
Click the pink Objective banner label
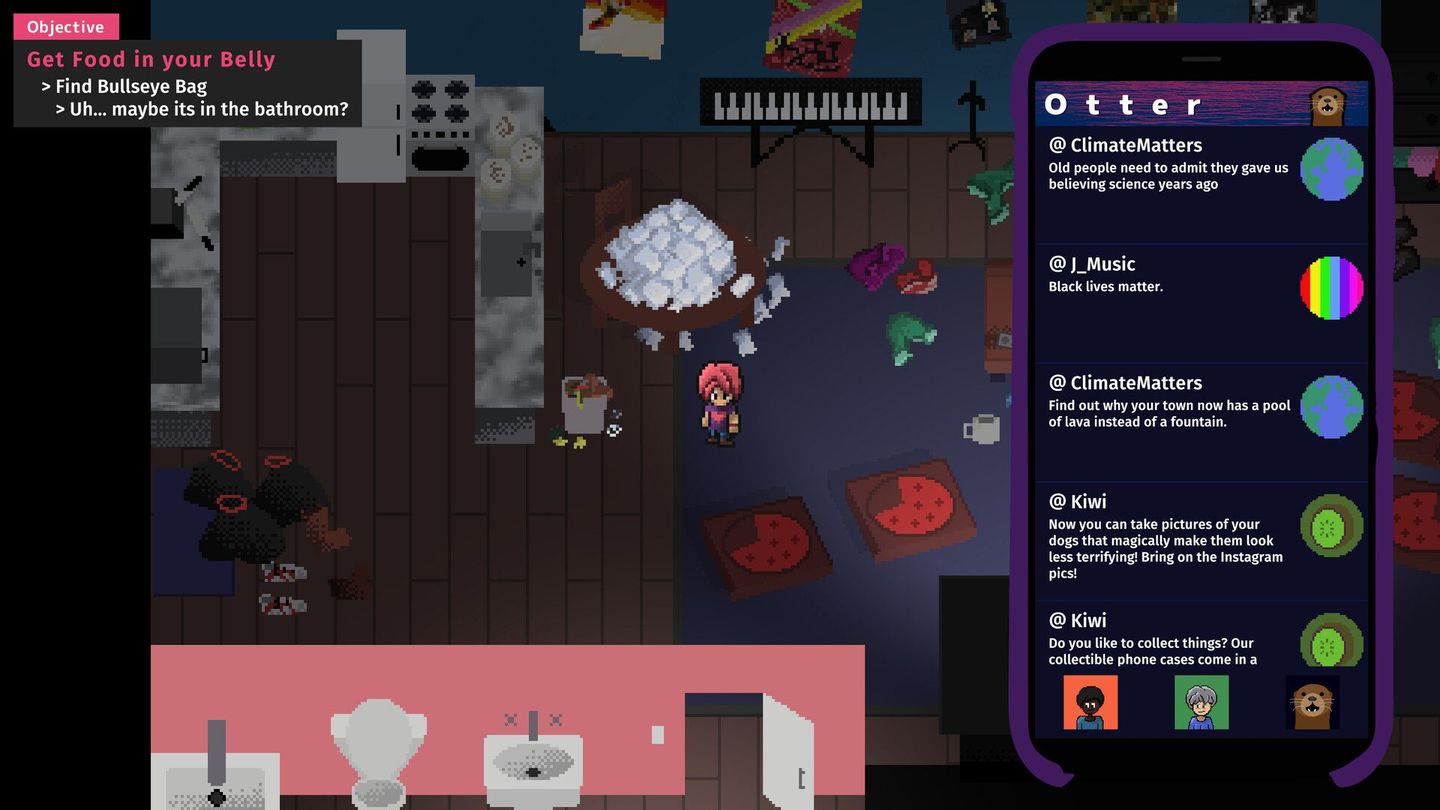tap(64, 27)
